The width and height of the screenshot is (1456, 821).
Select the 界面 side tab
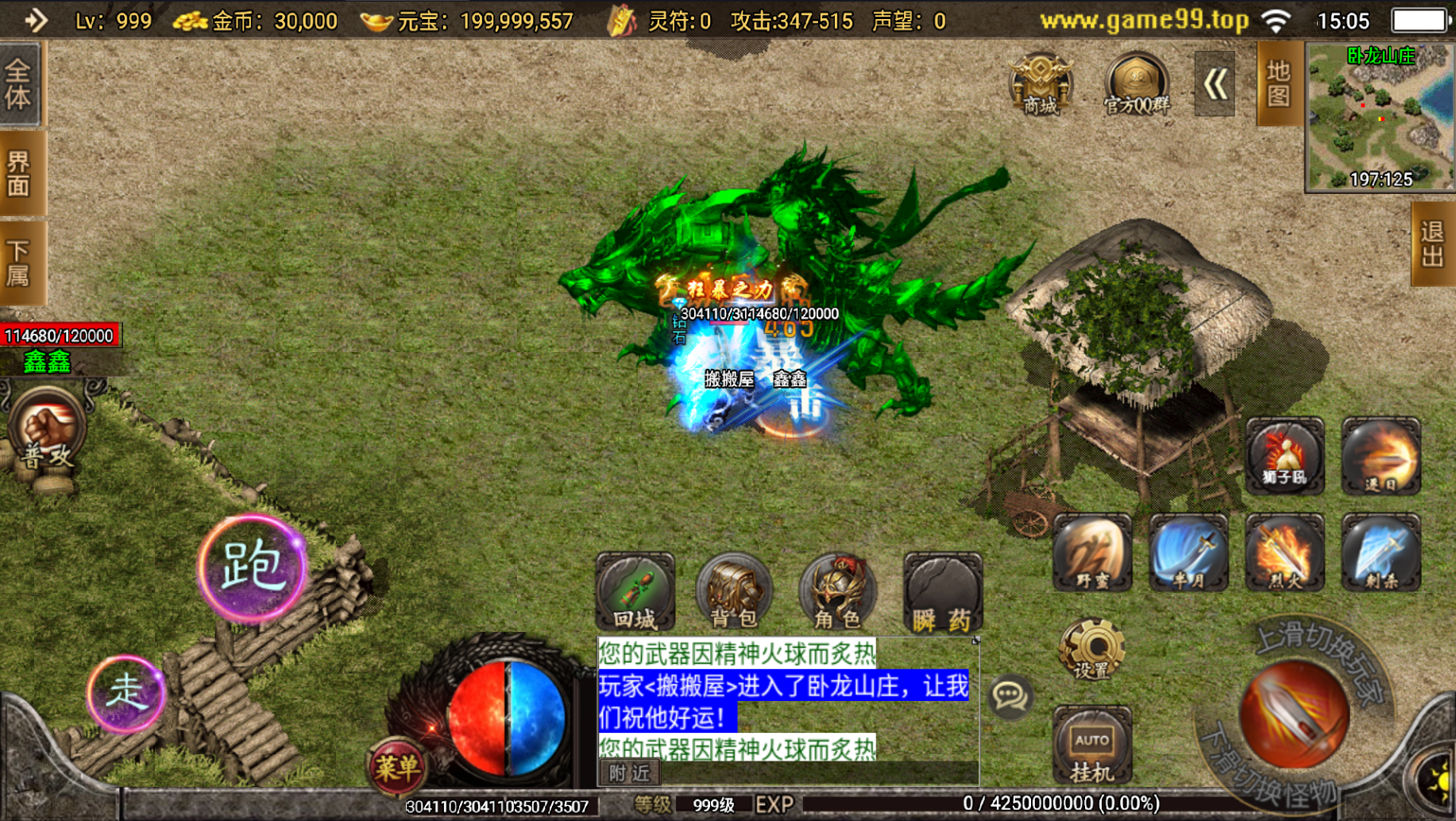tap(19, 173)
